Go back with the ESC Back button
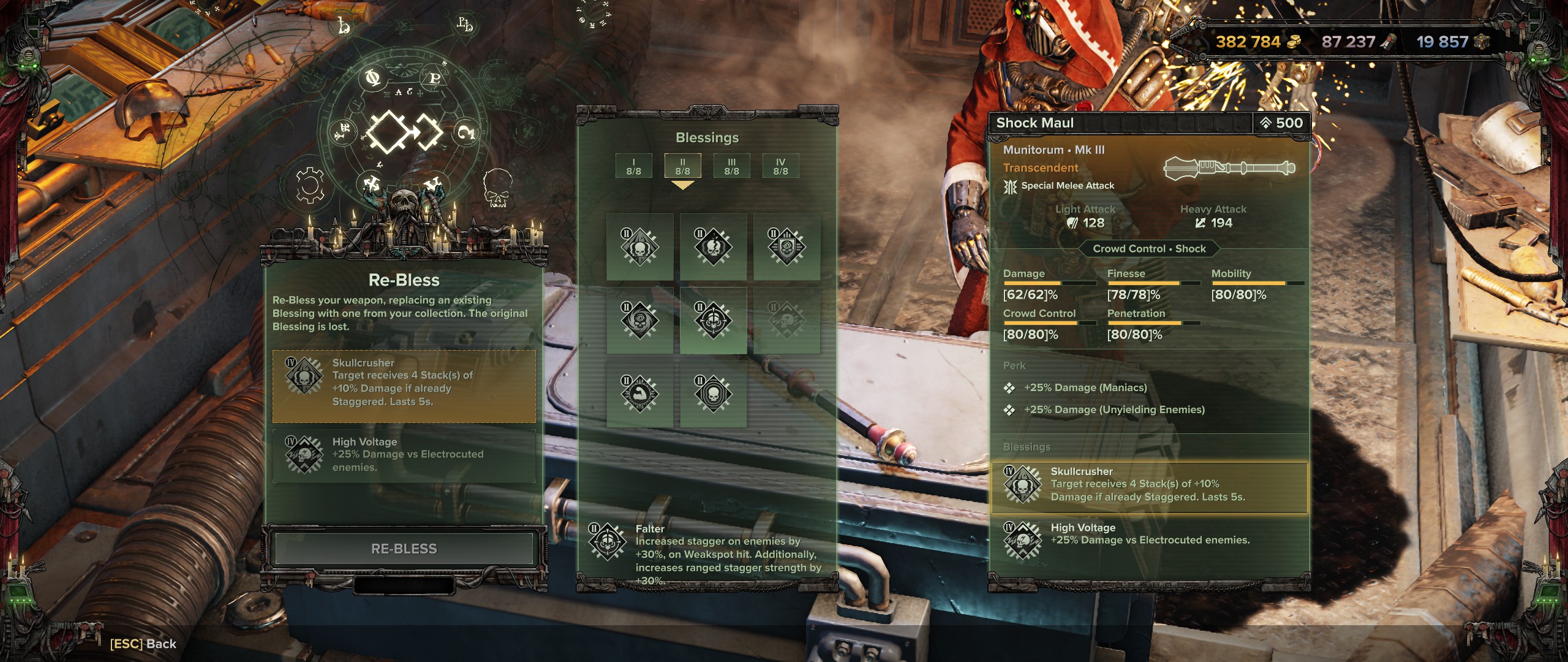The width and height of the screenshot is (1568, 662). pyautogui.click(x=143, y=644)
